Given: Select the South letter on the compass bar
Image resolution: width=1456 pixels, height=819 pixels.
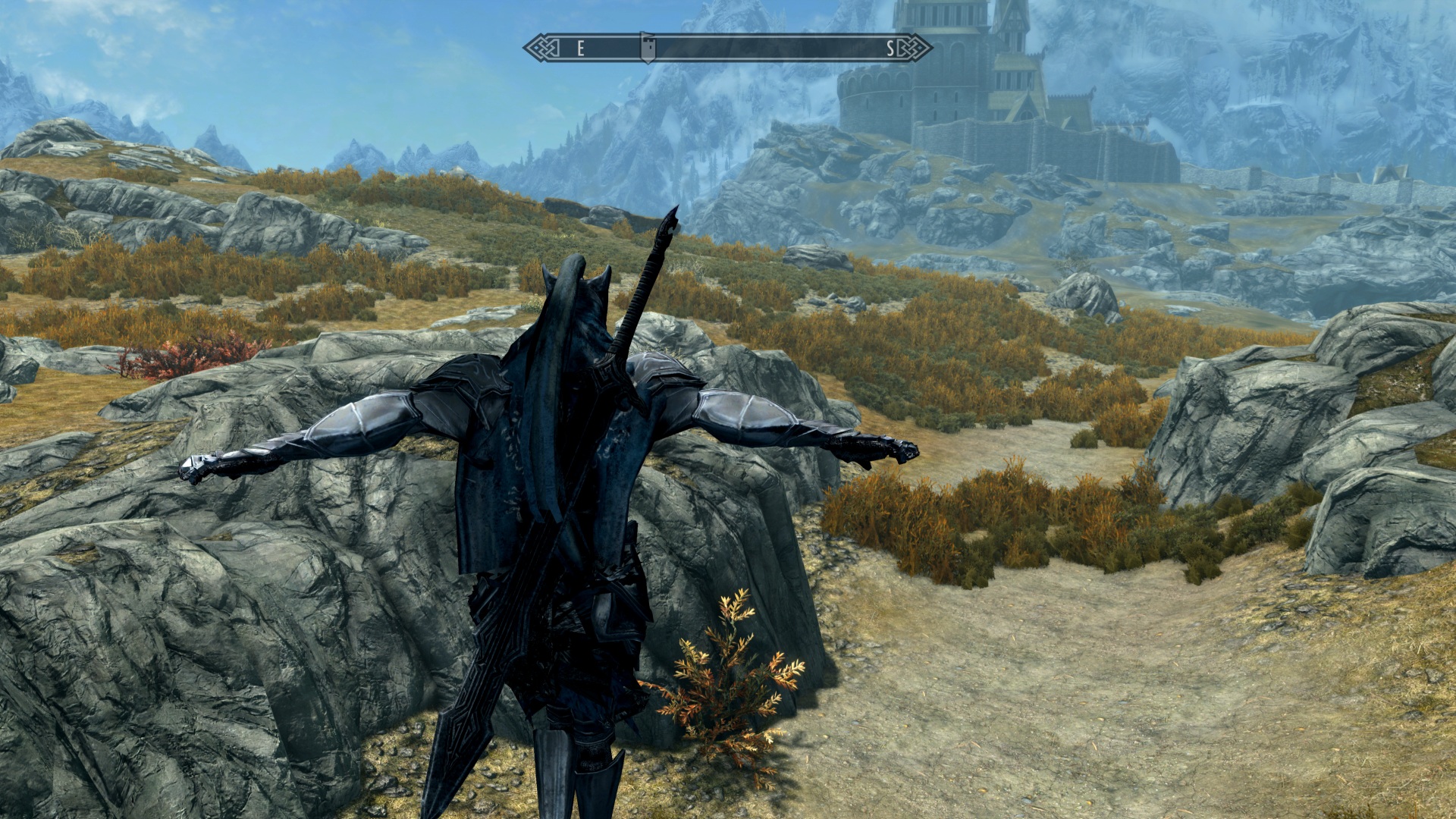Looking at the screenshot, I should (890, 49).
